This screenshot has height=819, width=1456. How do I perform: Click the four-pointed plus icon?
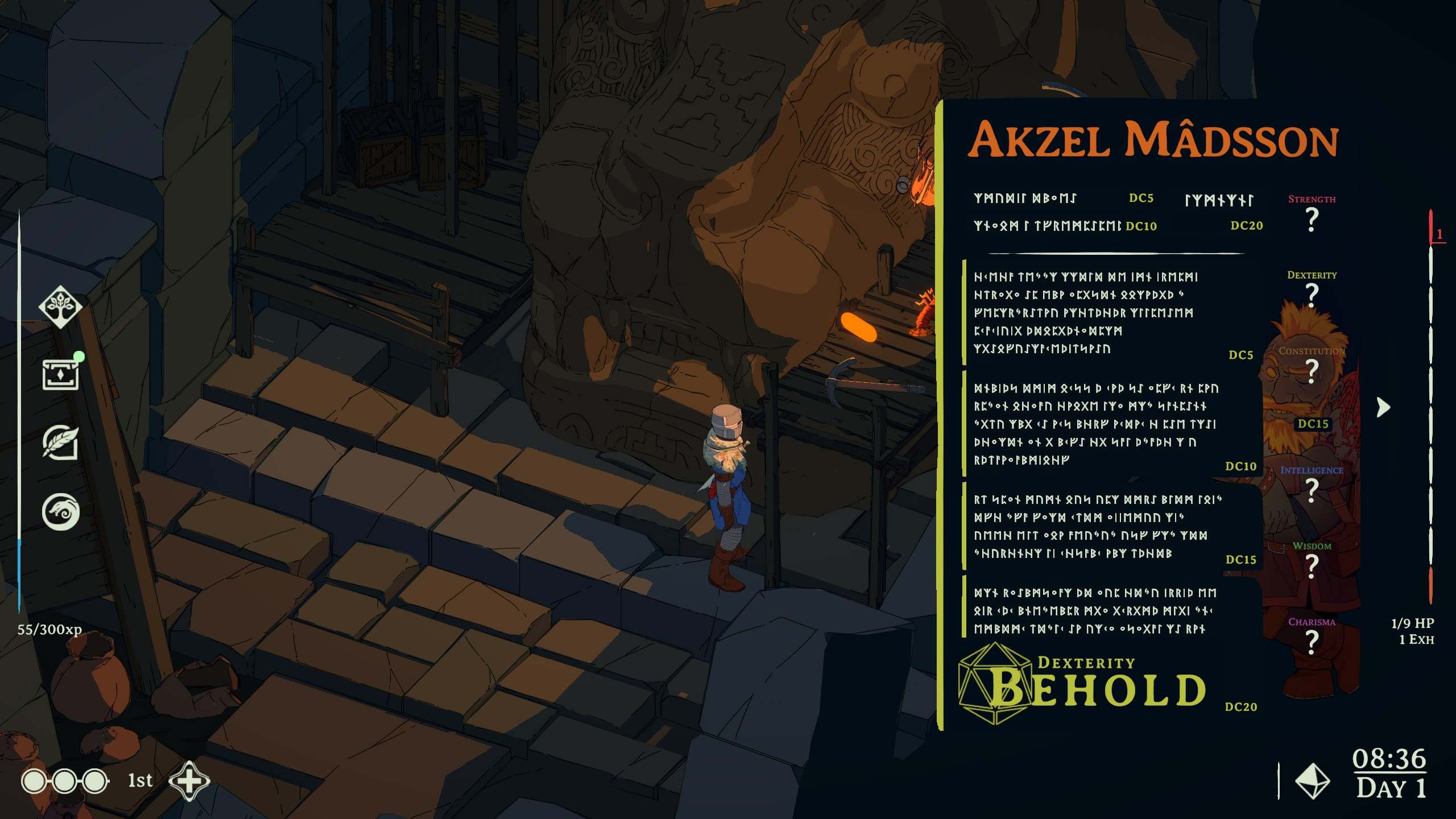click(x=189, y=780)
